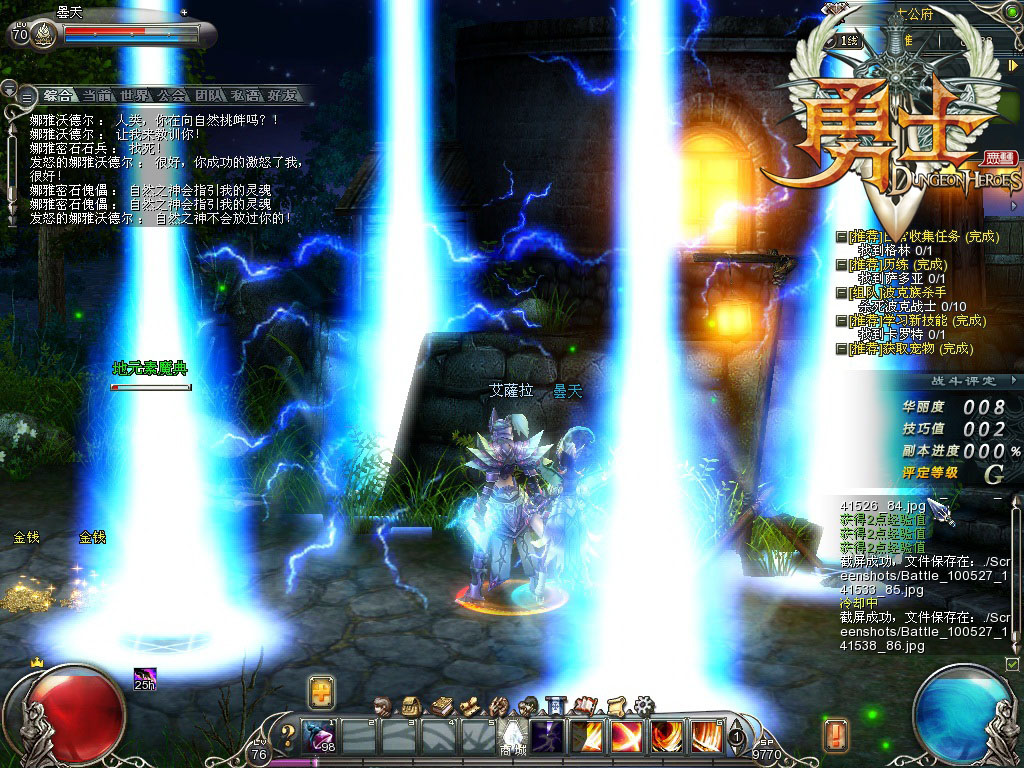1024x768 pixels.
Task: Open the question mark help button
Action: 288,737
